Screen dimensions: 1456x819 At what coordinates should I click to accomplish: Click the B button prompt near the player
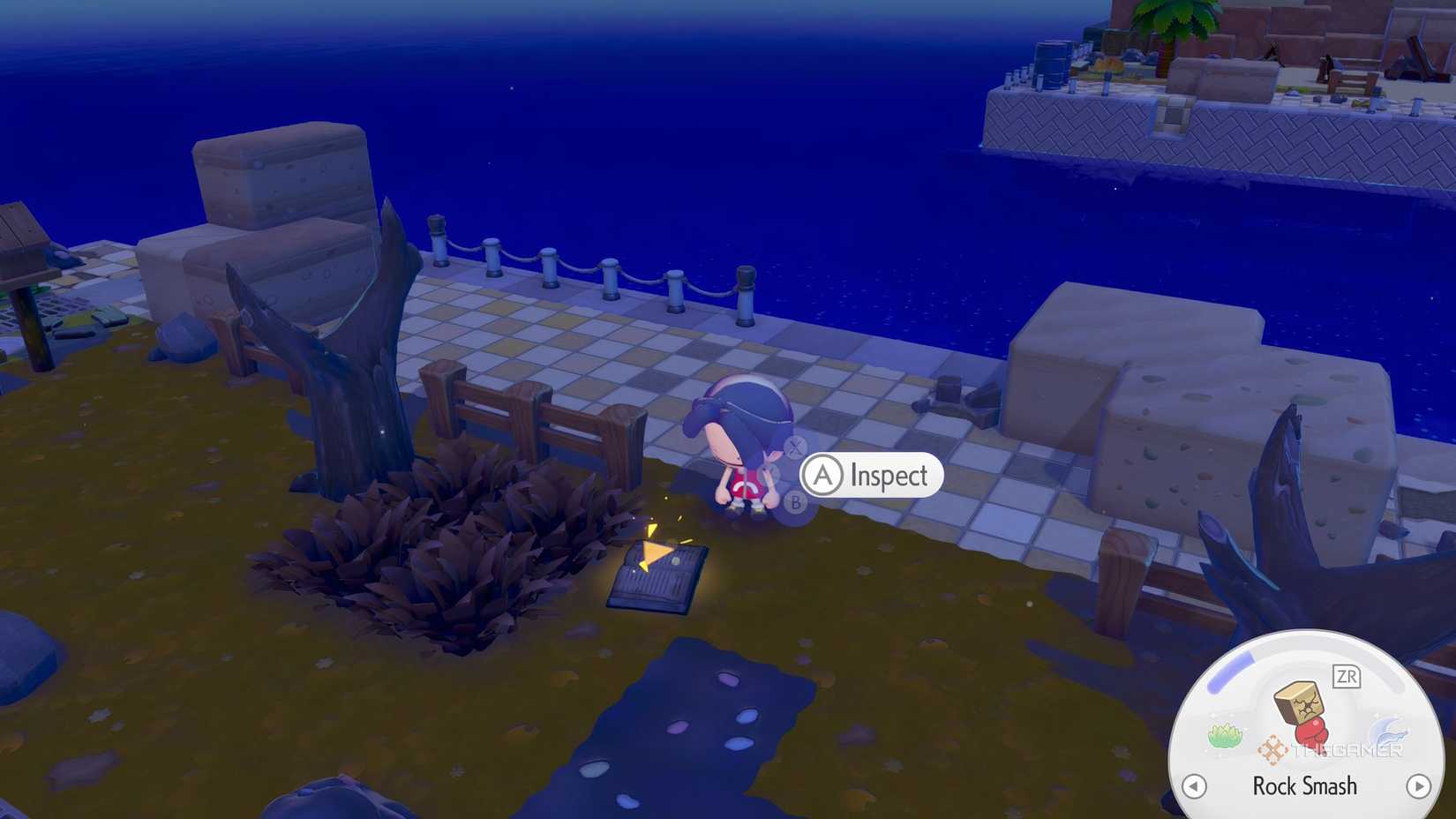tap(795, 503)
